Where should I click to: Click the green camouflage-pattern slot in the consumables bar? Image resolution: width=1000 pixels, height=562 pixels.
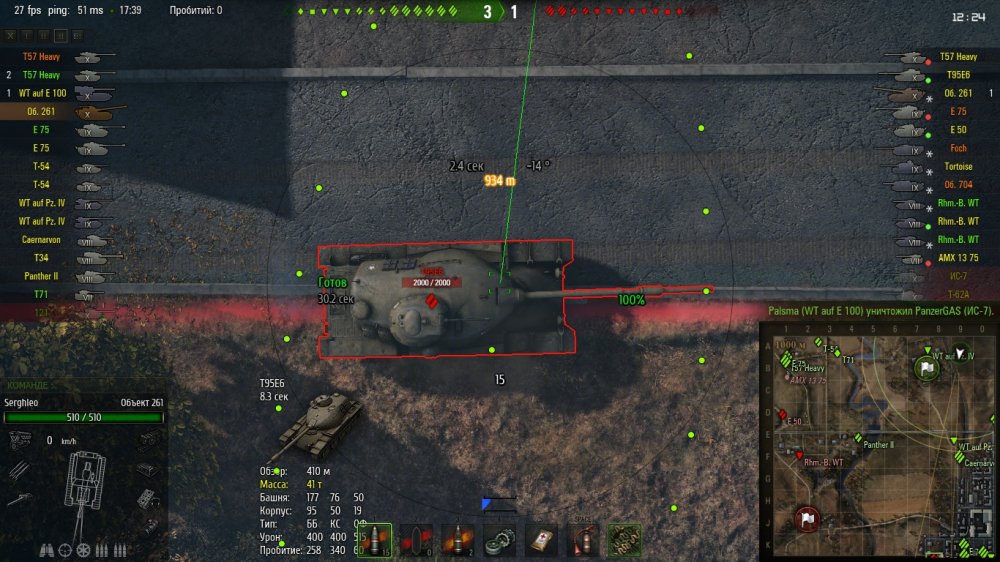pyautogui.click(x=624, y=540)
